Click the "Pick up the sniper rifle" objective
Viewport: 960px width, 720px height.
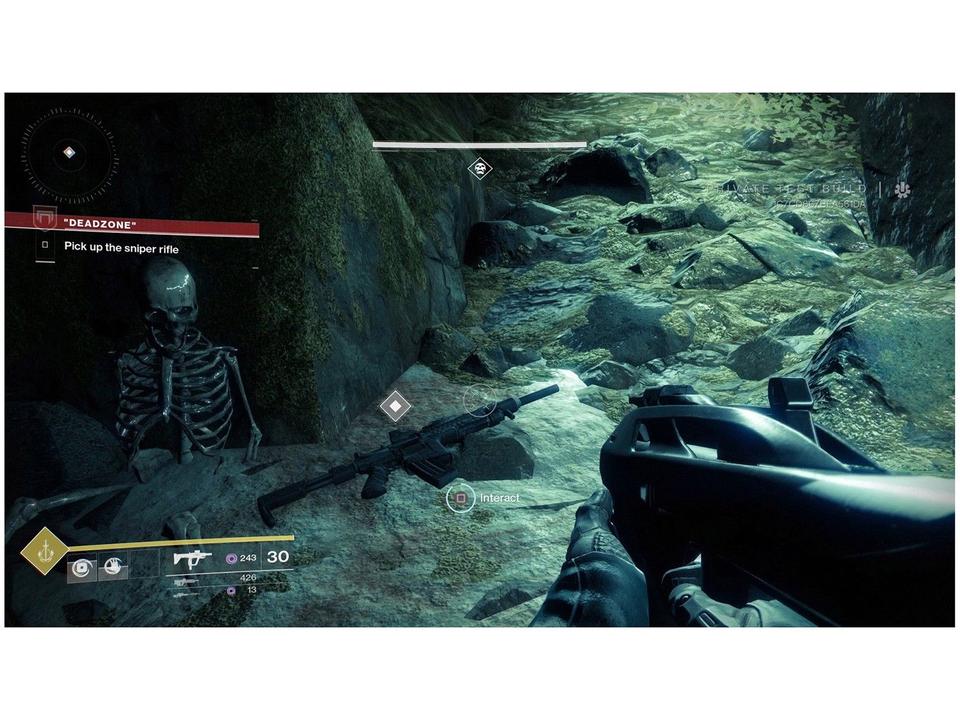tap(121, 248)
